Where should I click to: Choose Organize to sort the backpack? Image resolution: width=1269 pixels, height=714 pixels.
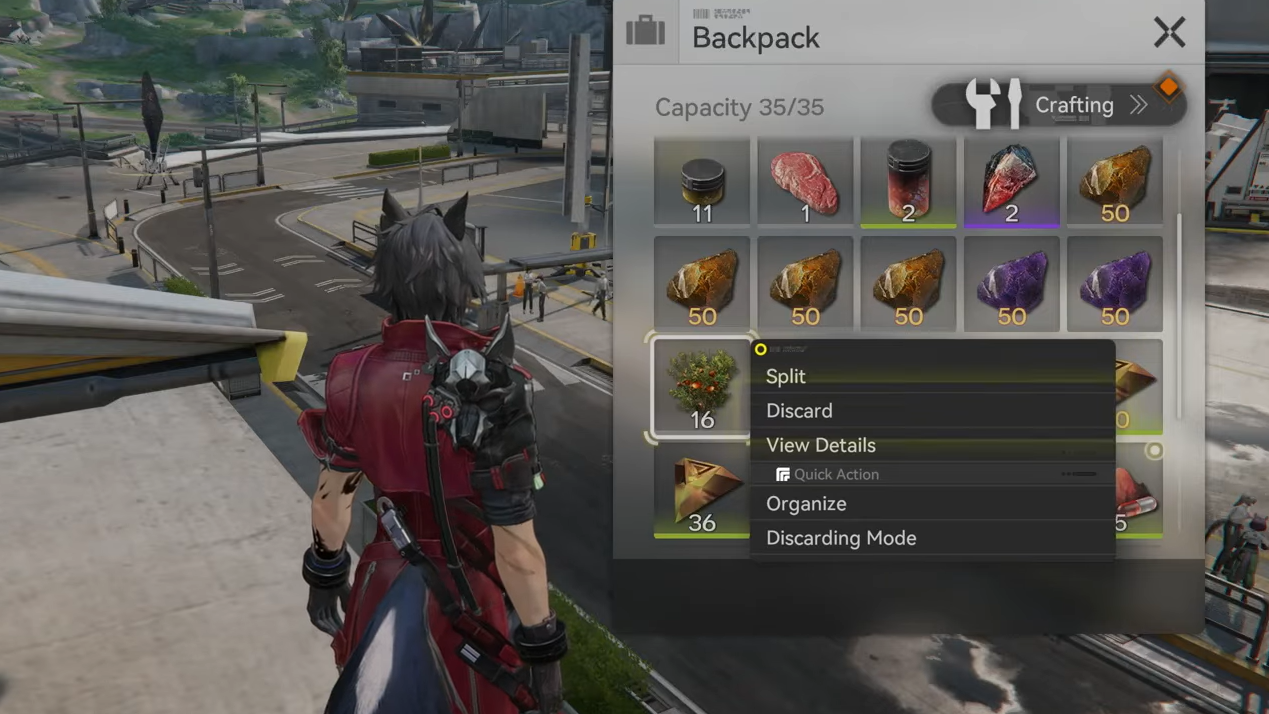(x=806, y=504)
